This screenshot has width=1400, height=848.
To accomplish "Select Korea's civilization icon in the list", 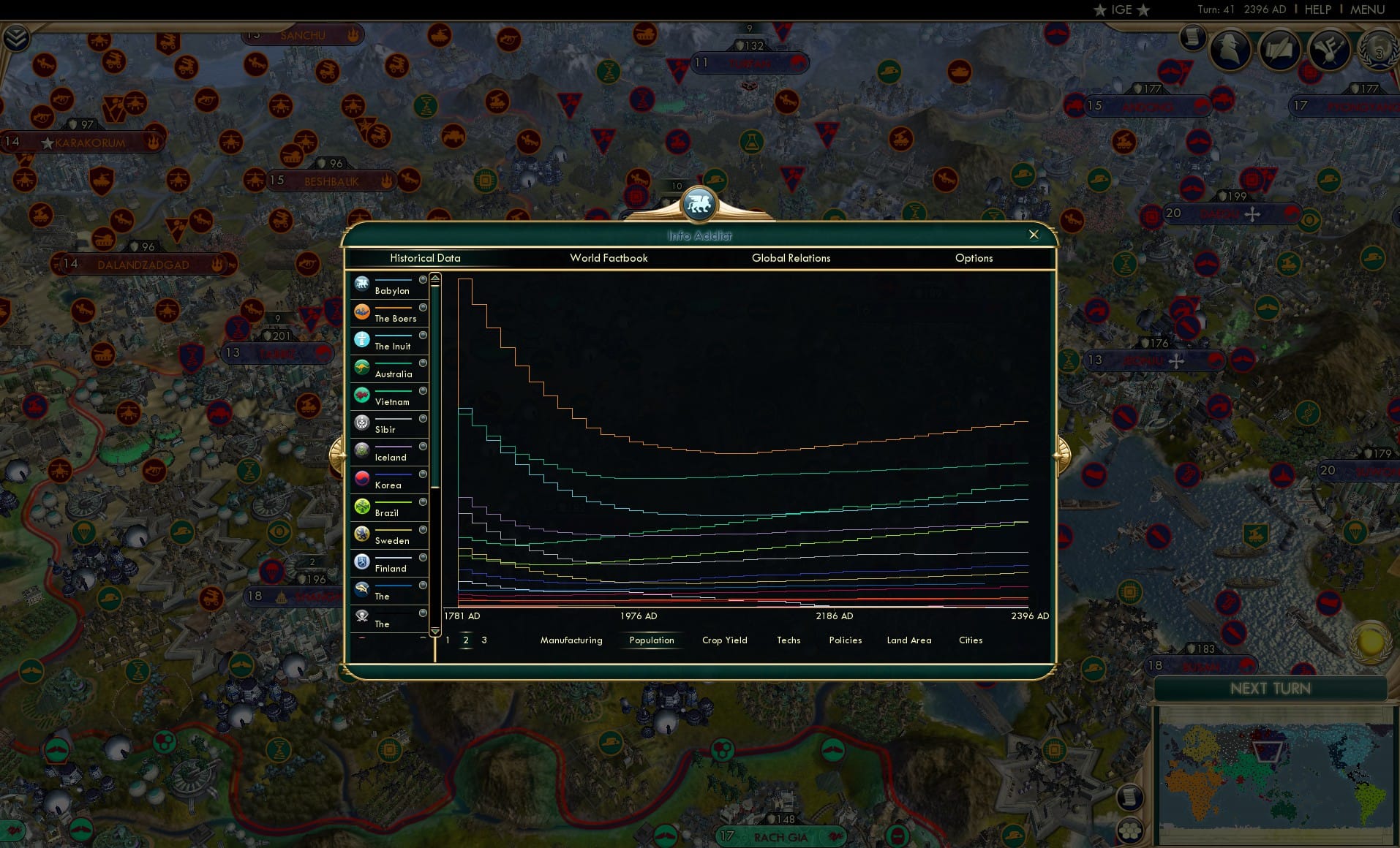I will pyautogui.click(x=362, y=477).
